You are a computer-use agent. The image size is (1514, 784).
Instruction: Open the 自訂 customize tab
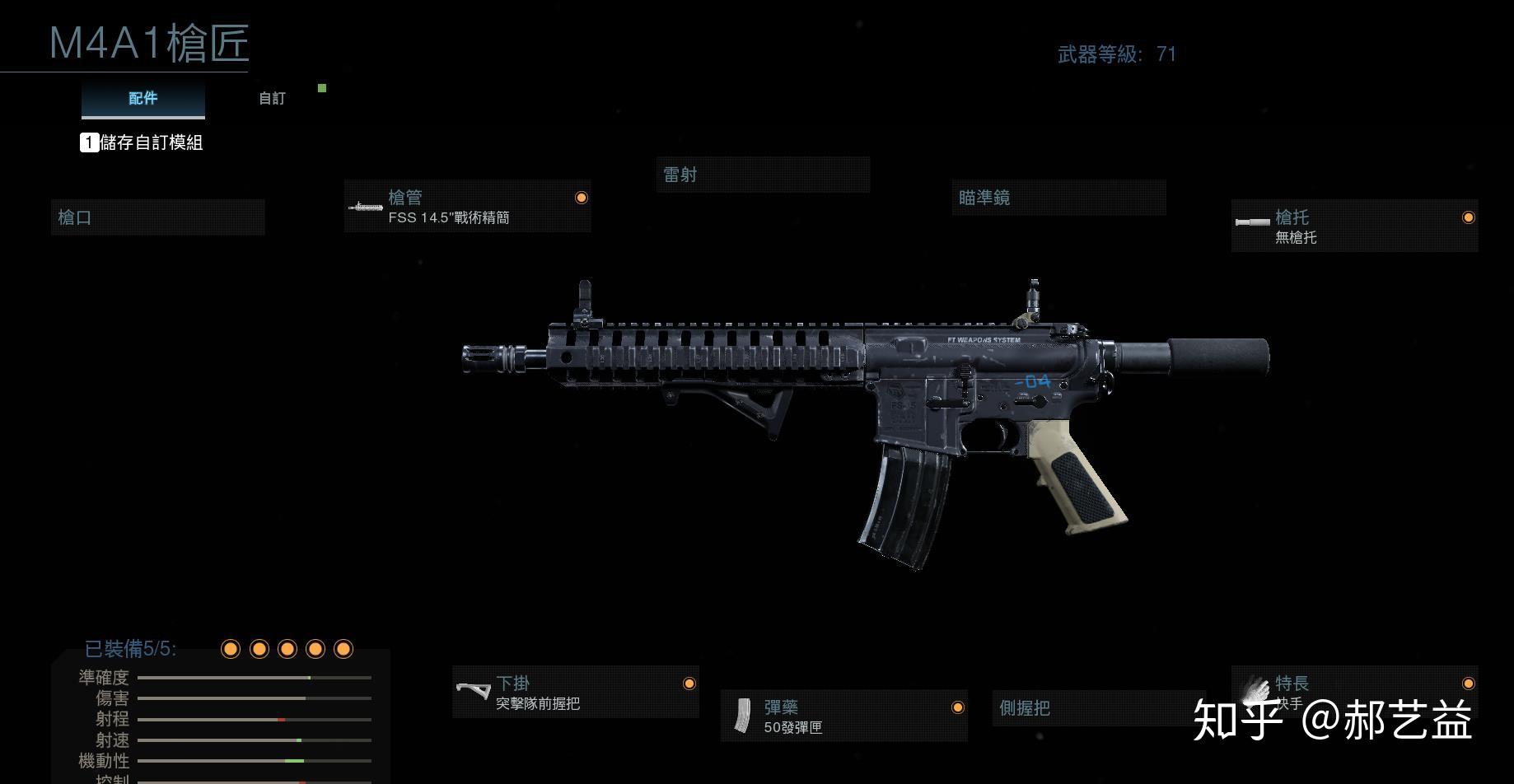[272, 99]
